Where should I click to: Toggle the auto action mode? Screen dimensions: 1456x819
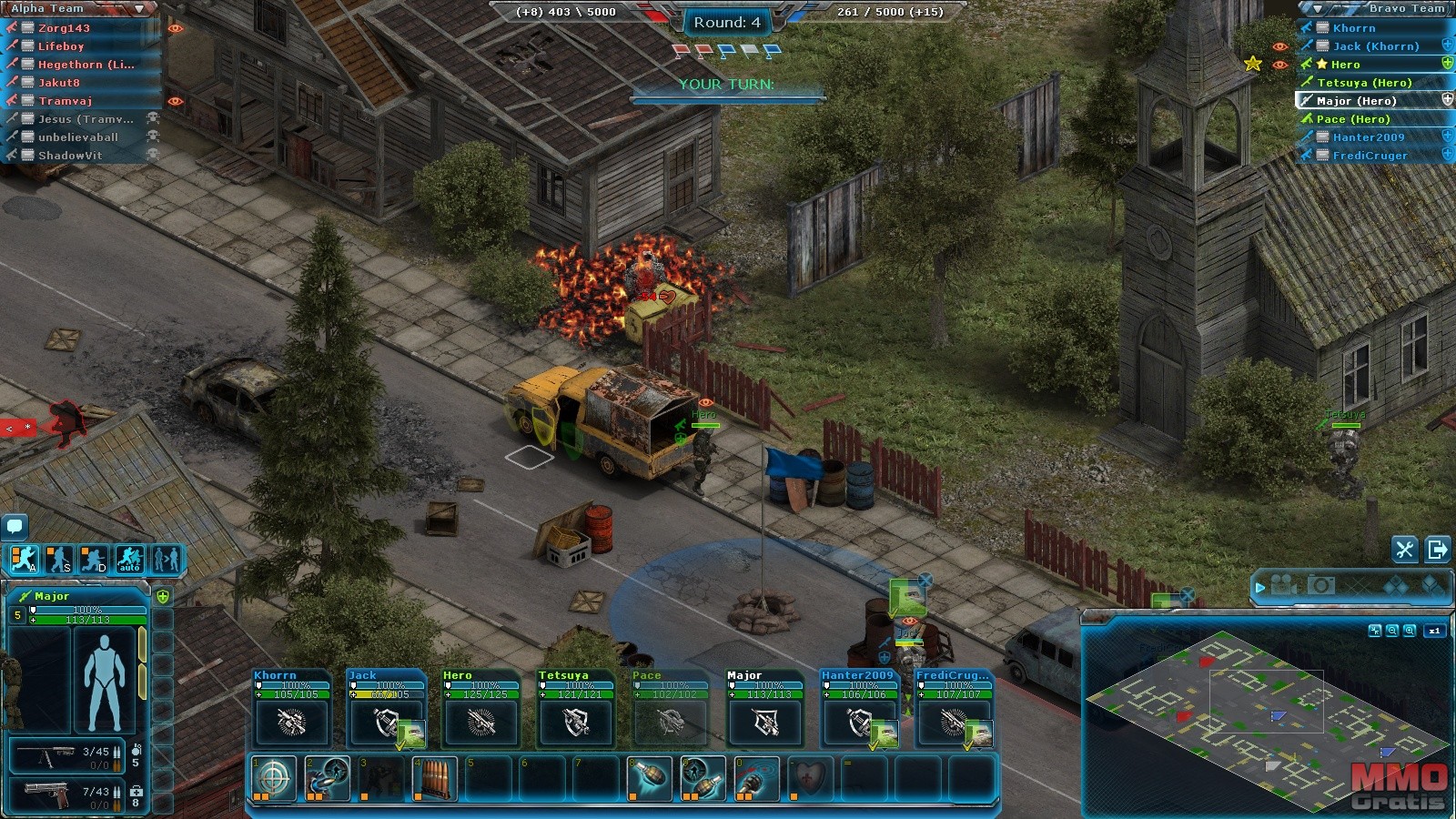click(129, 559)
